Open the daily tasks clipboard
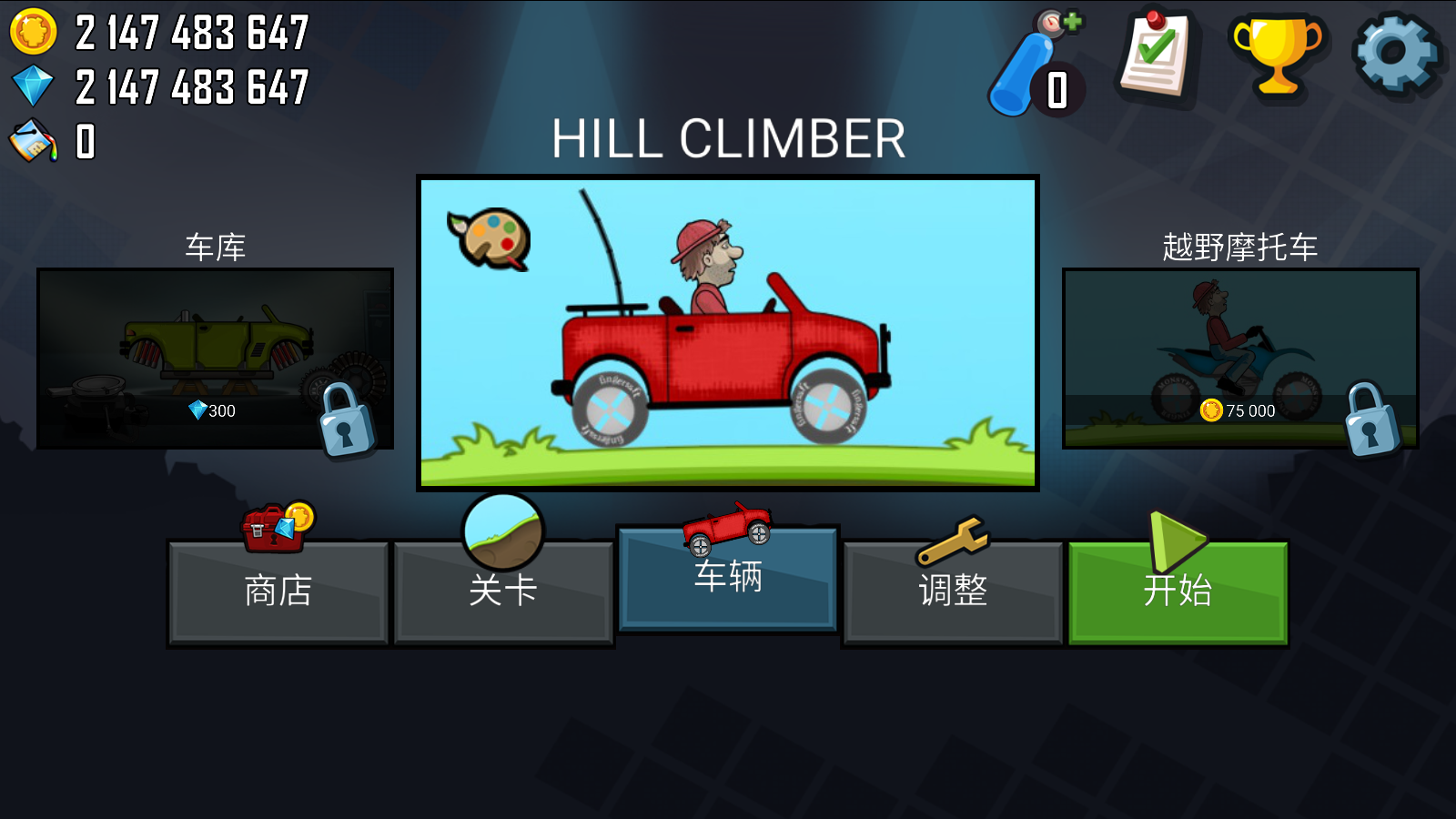1456x819 pixels. (x=1154, y=55)
